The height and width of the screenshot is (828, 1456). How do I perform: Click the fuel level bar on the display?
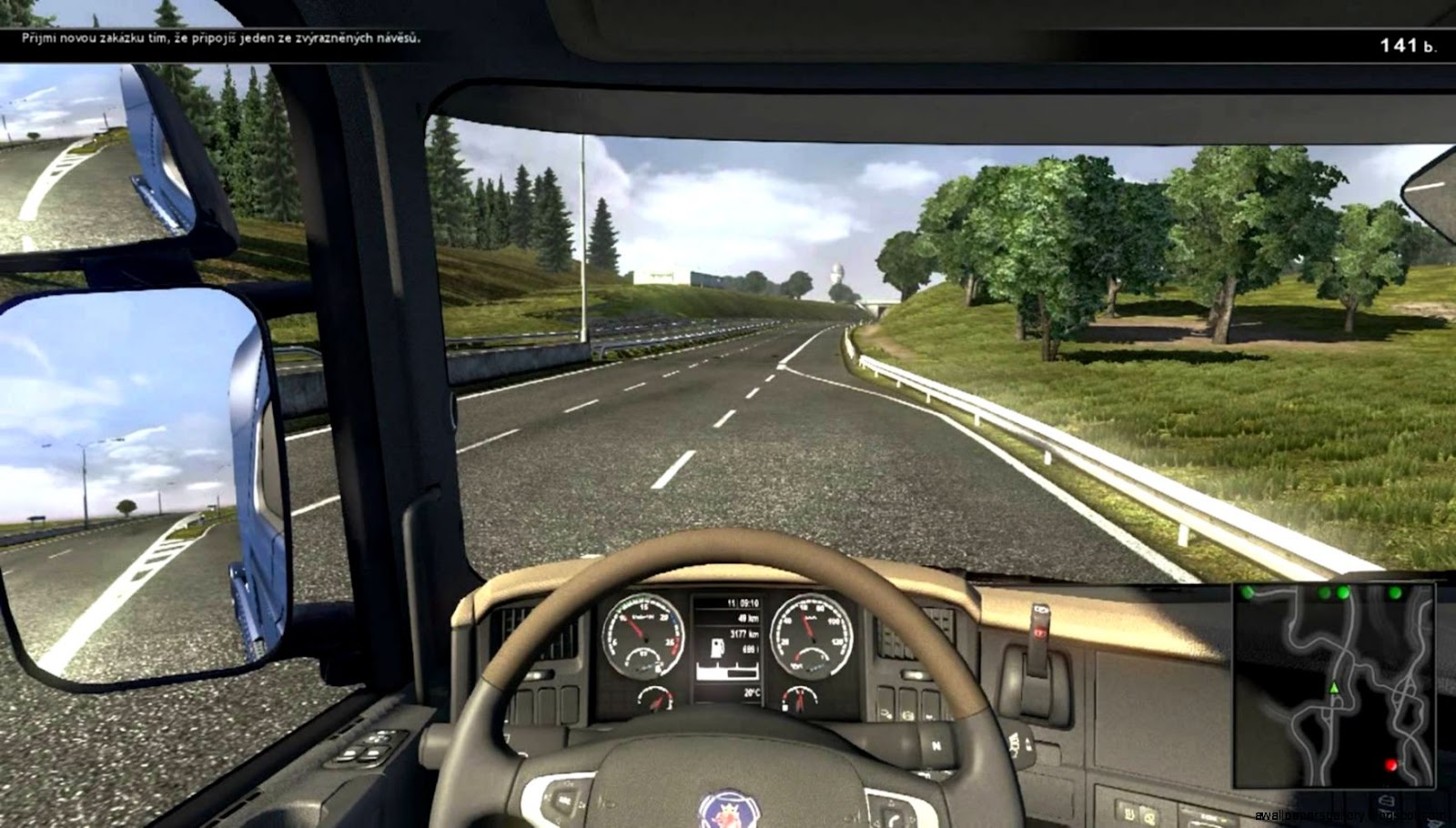click(727, 671)
